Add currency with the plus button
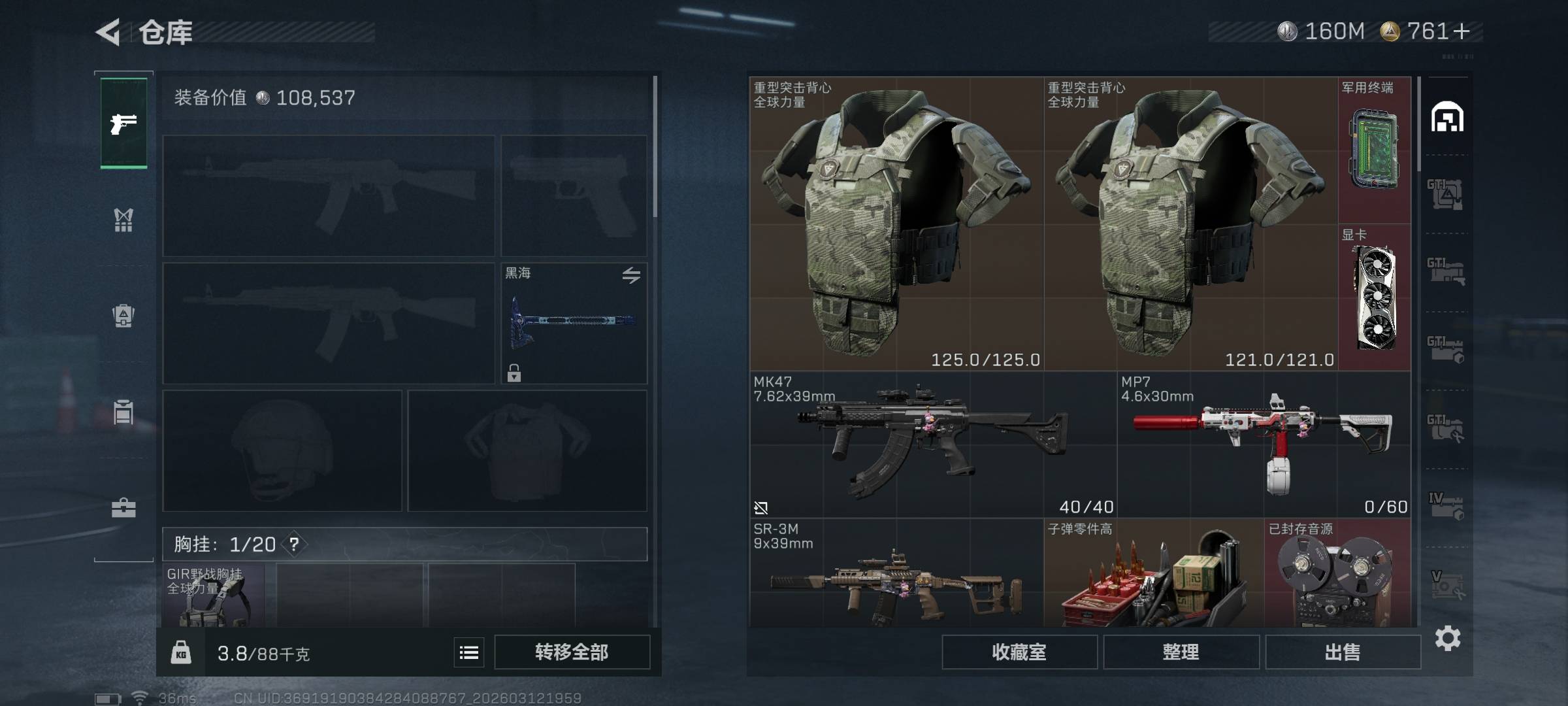1568x706 pixels. click(1462, 31)
